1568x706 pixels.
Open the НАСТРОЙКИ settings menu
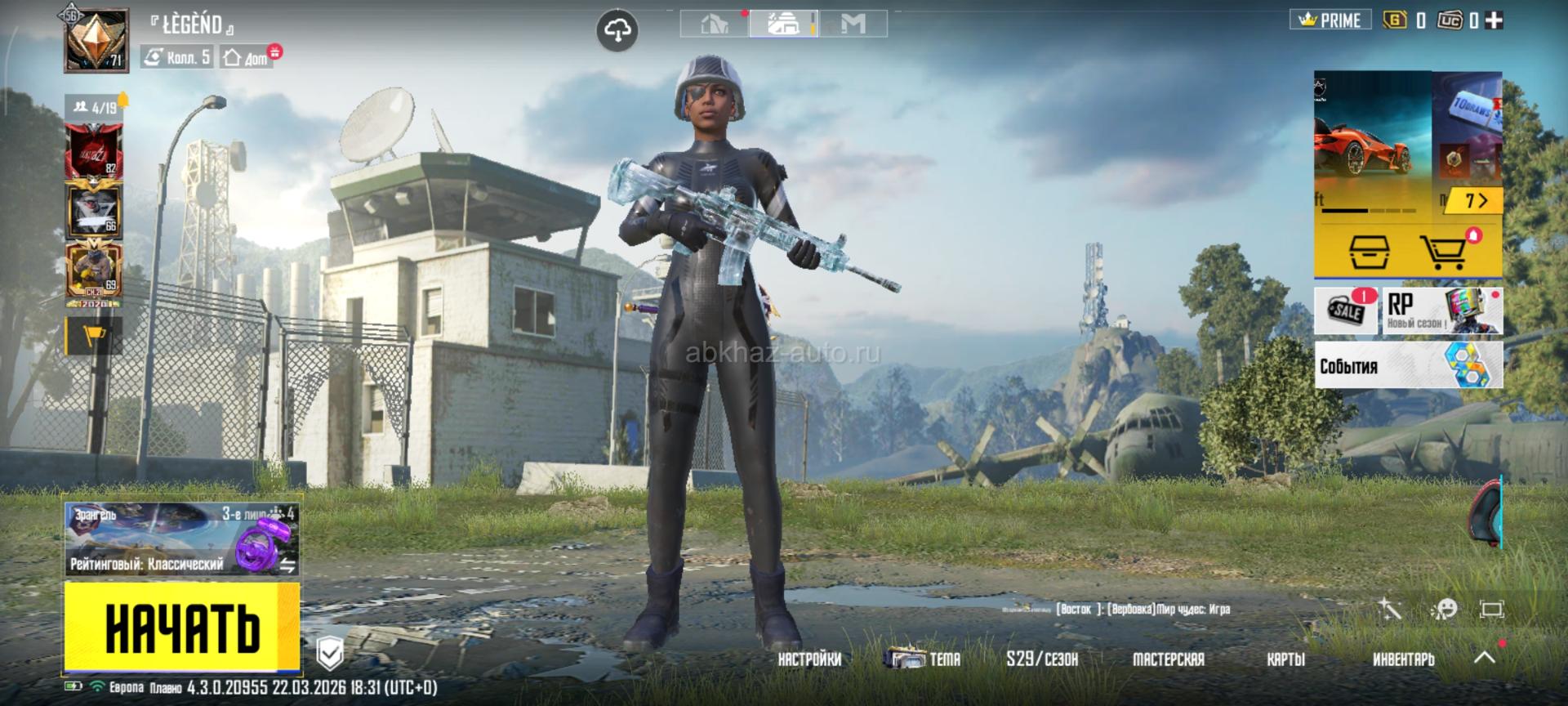[809, 659]
